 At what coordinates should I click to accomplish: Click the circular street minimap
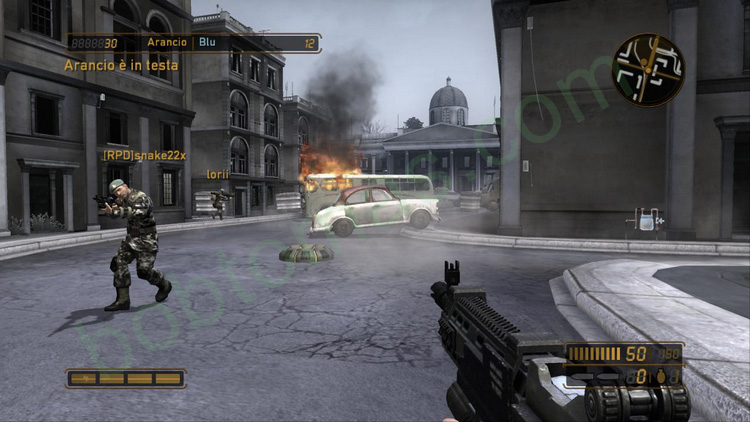[x=650, y=70]
